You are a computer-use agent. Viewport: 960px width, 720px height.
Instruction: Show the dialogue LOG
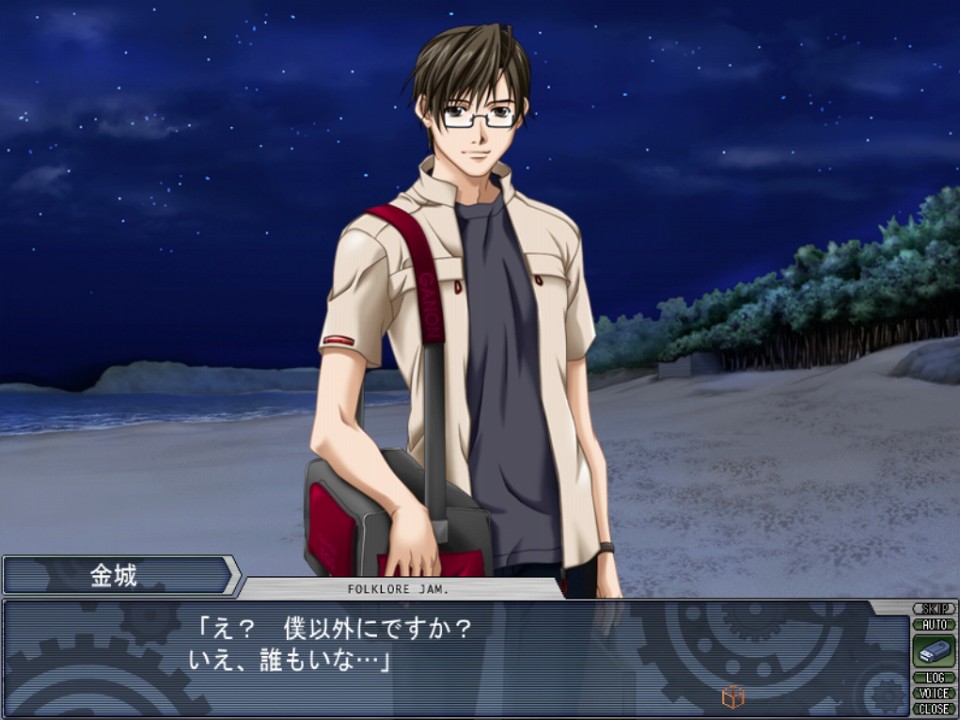coord(933,678)
